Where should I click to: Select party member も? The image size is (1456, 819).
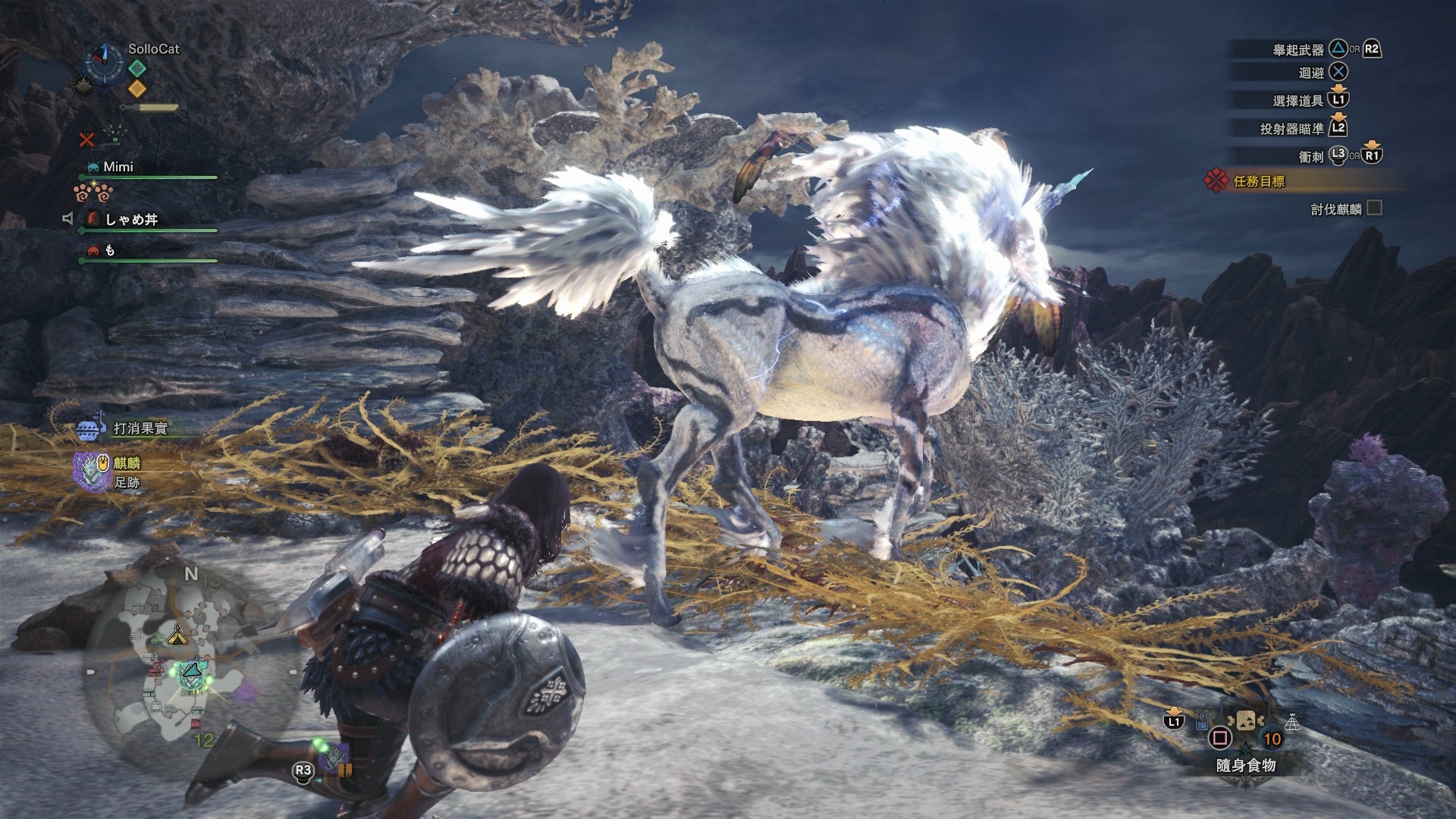pos(110,250)
